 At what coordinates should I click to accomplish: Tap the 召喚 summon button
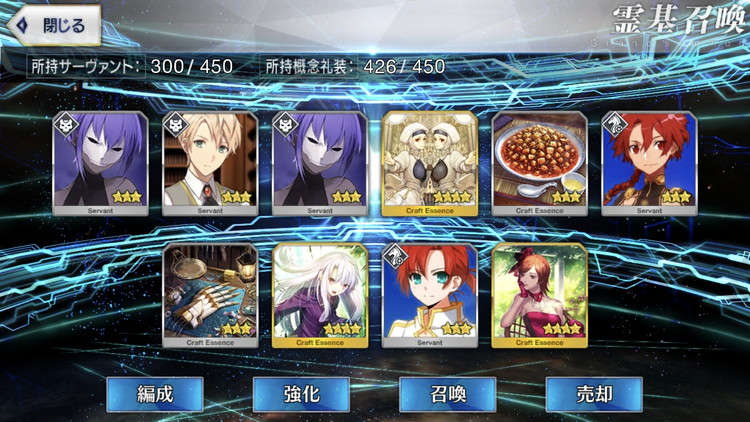(x=447, y=394)
